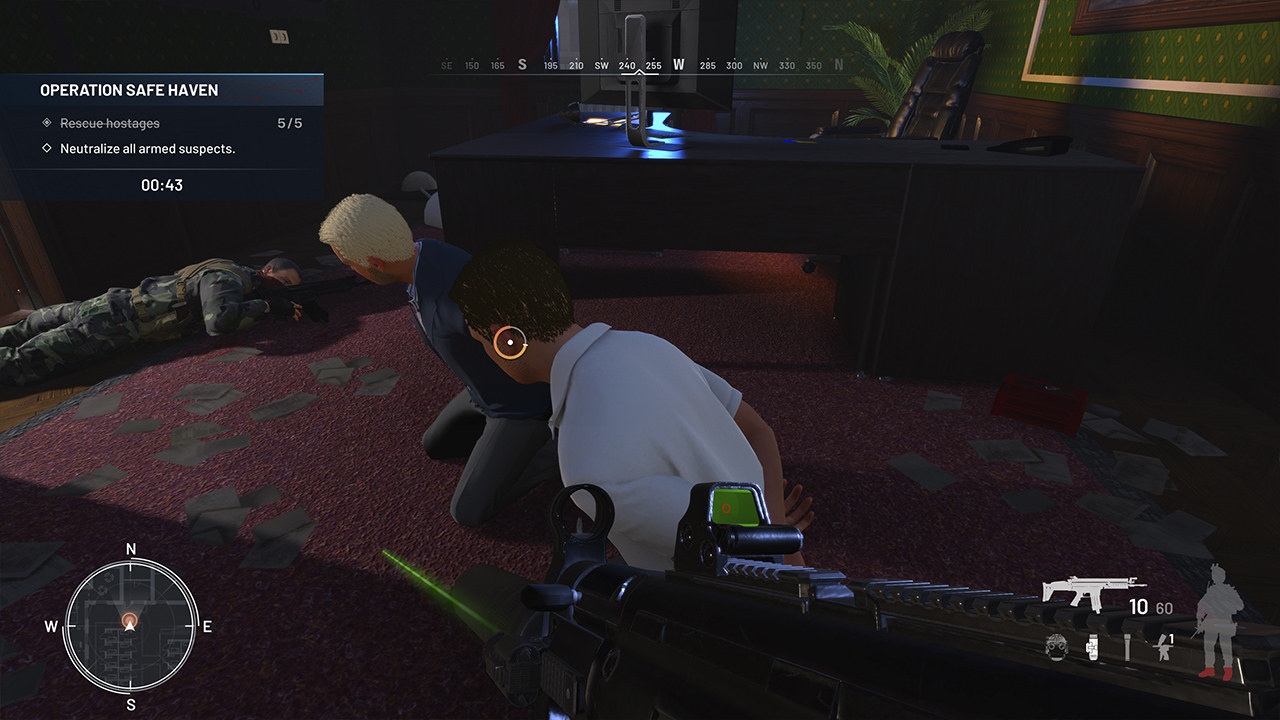
Task: Click the gas mask equipment icon
Action: point(1055,647)
